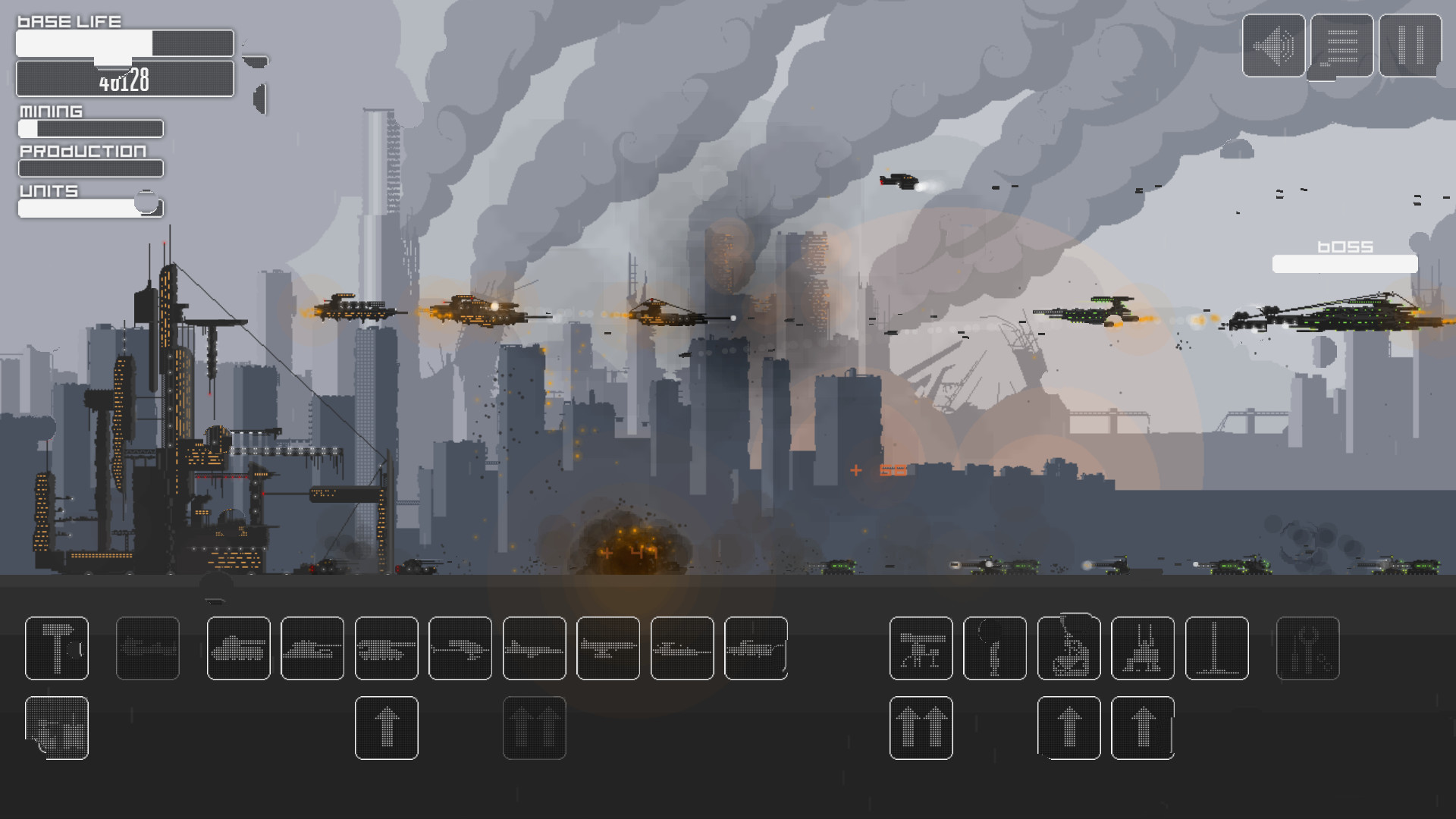Open the in-game options menu
Viewport: 1456px width, 819px height.
click(1341, 45)
